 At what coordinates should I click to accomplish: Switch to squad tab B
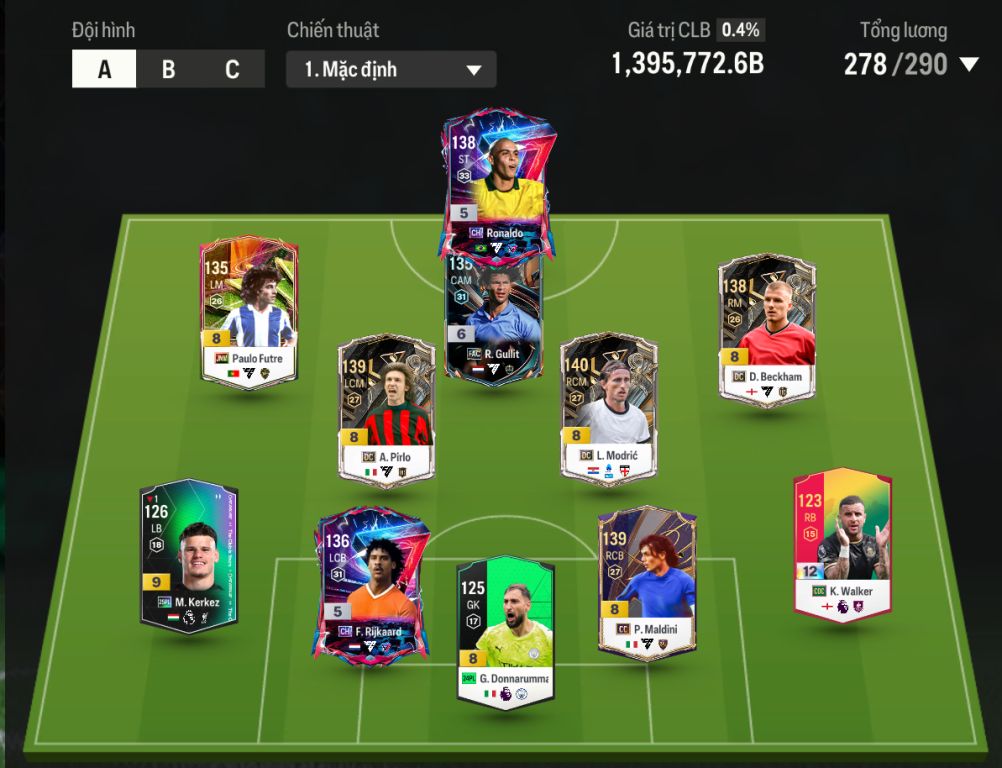pyautogui.click(x=168, y=70)
